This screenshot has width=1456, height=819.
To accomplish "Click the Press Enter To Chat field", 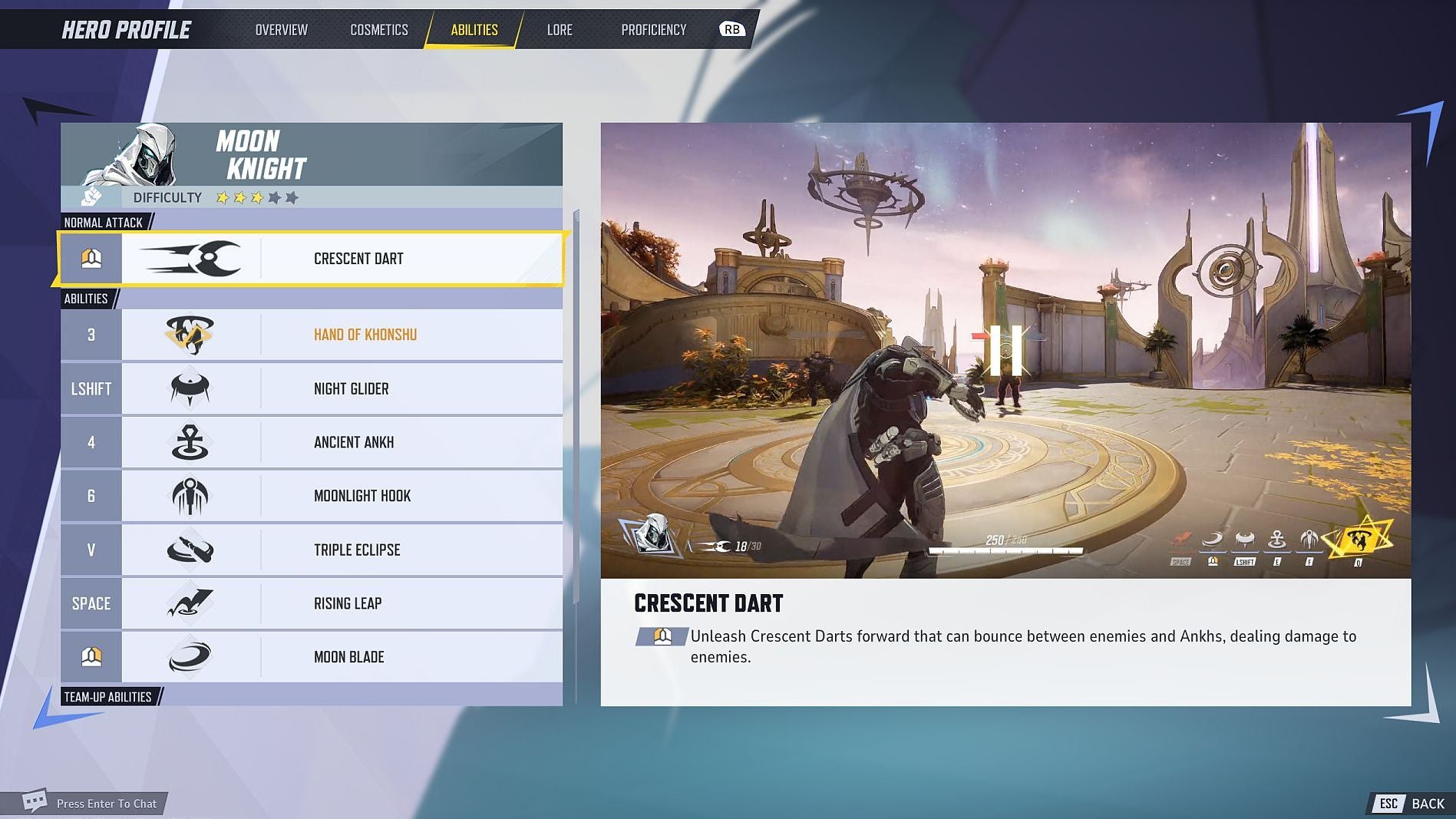I will pyautogui.click(x=105, y=804).
